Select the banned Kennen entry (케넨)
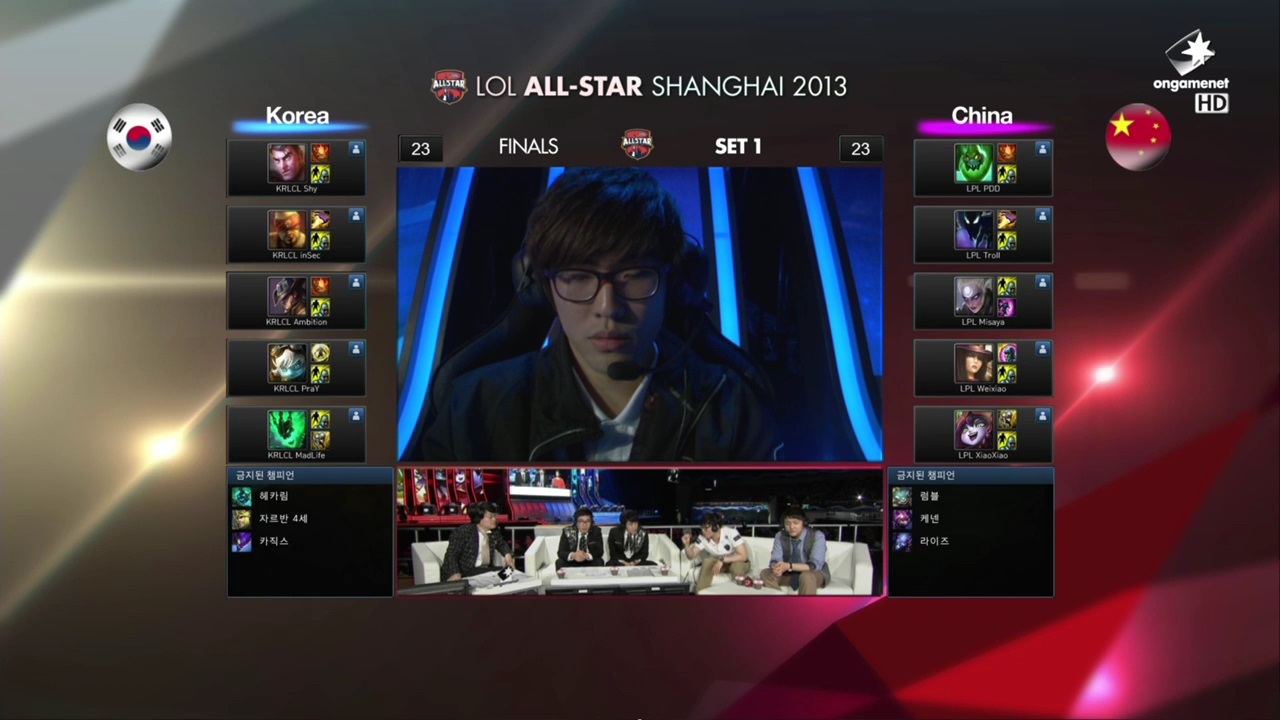This screenshot has height=720, width=1280. coord(929,519)
